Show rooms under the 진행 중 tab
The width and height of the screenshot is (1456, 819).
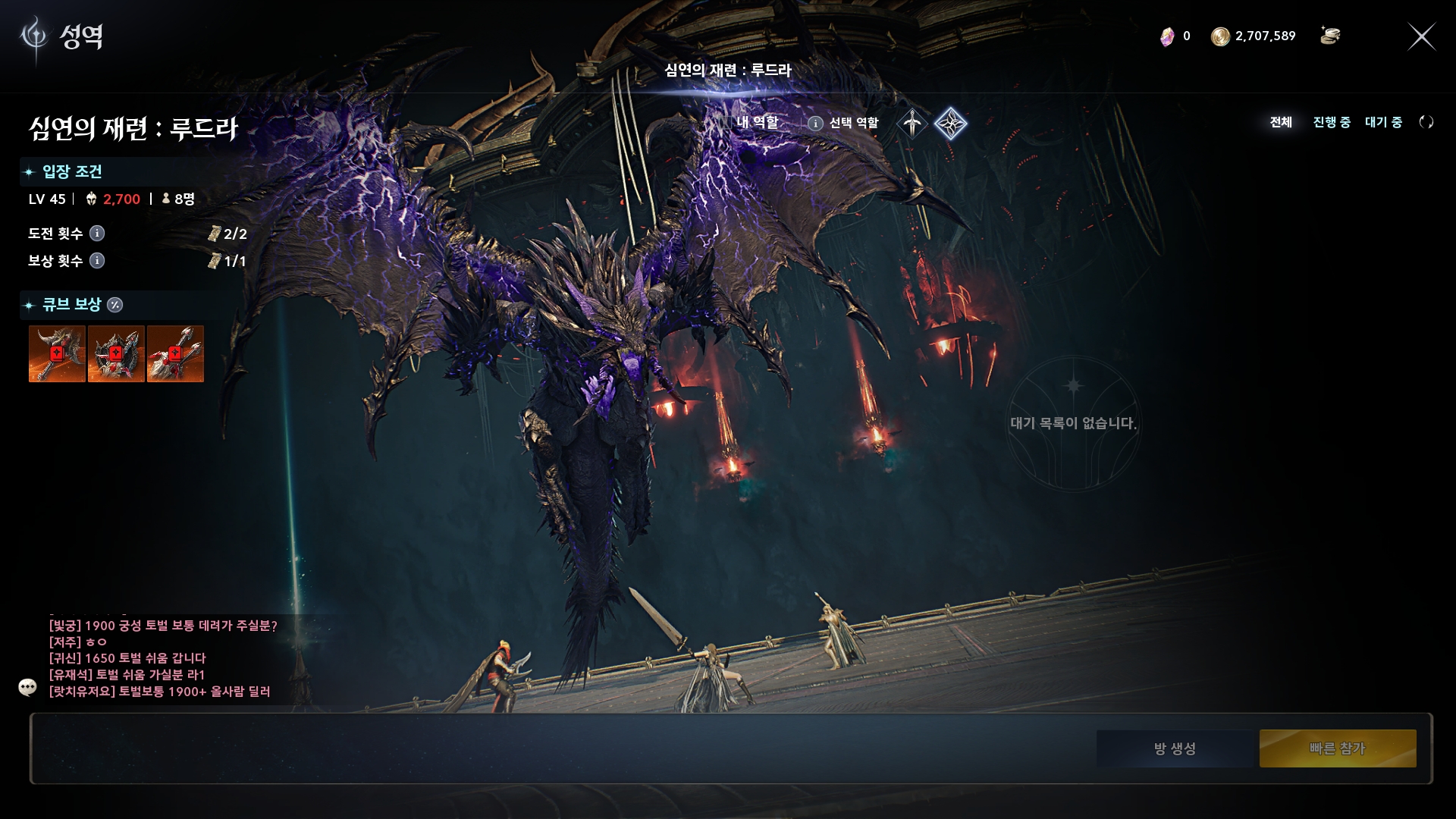(1332, 122)
